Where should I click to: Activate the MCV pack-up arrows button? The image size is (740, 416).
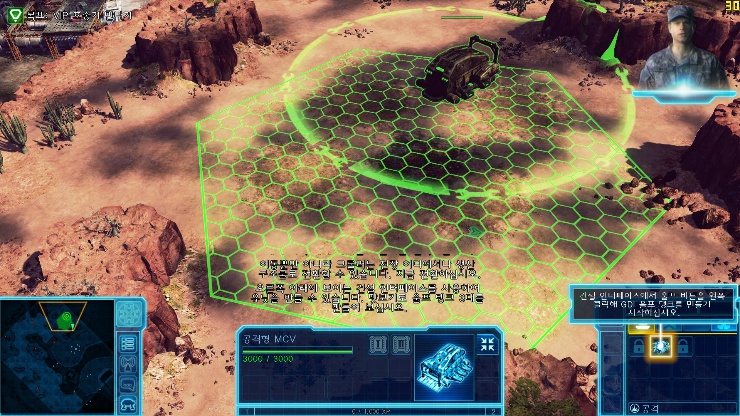pyautogui.click(x=488, y=344)
